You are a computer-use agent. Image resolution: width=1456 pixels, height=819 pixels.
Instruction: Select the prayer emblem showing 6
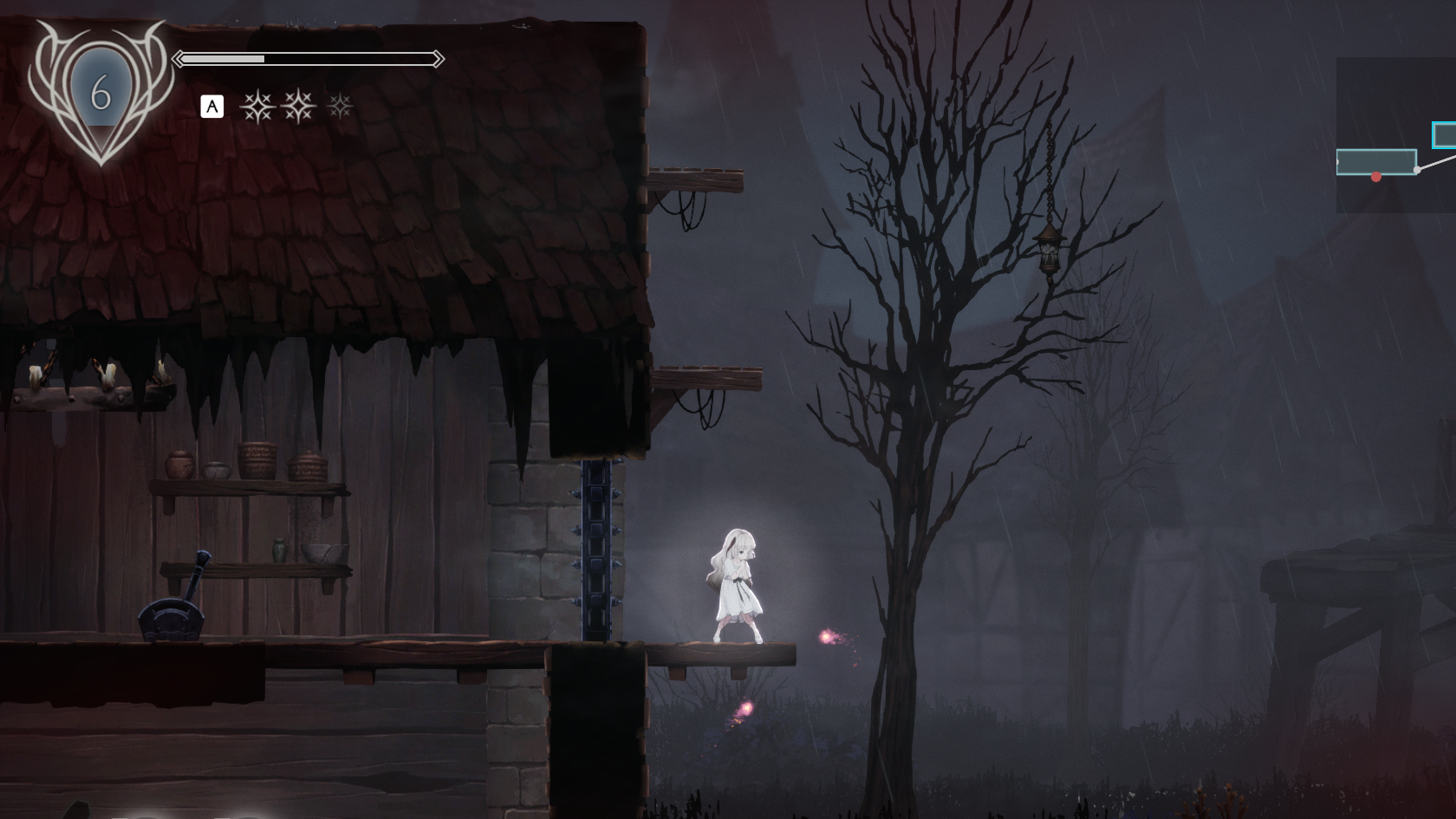coord(101,90)
